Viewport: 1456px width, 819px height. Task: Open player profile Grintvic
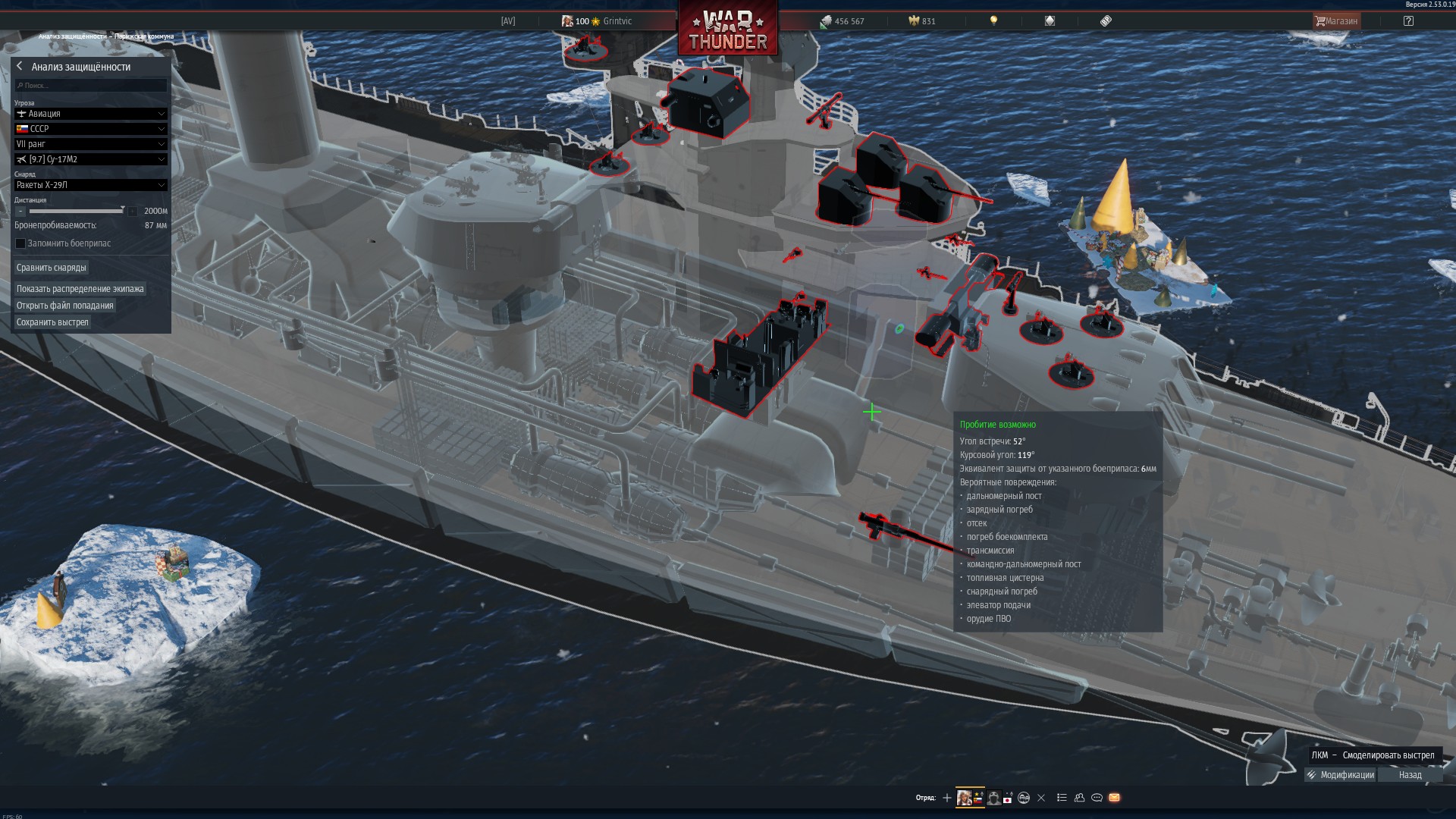(x=617, y=21)
